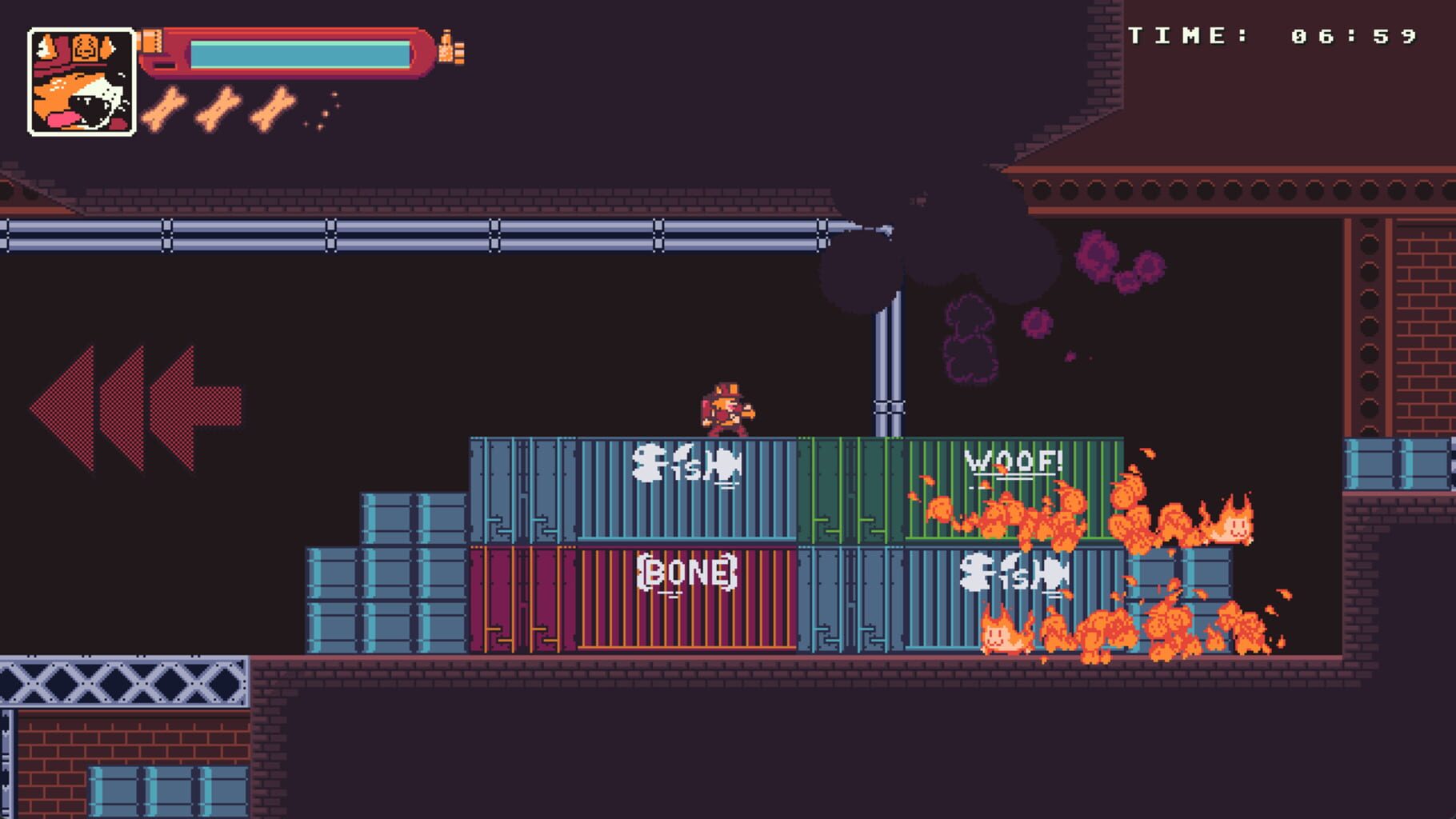Click the smiling fire spirit atop the WOOF container
The height and width of the screenshot is (819, 1456).
coord(1236,528)
